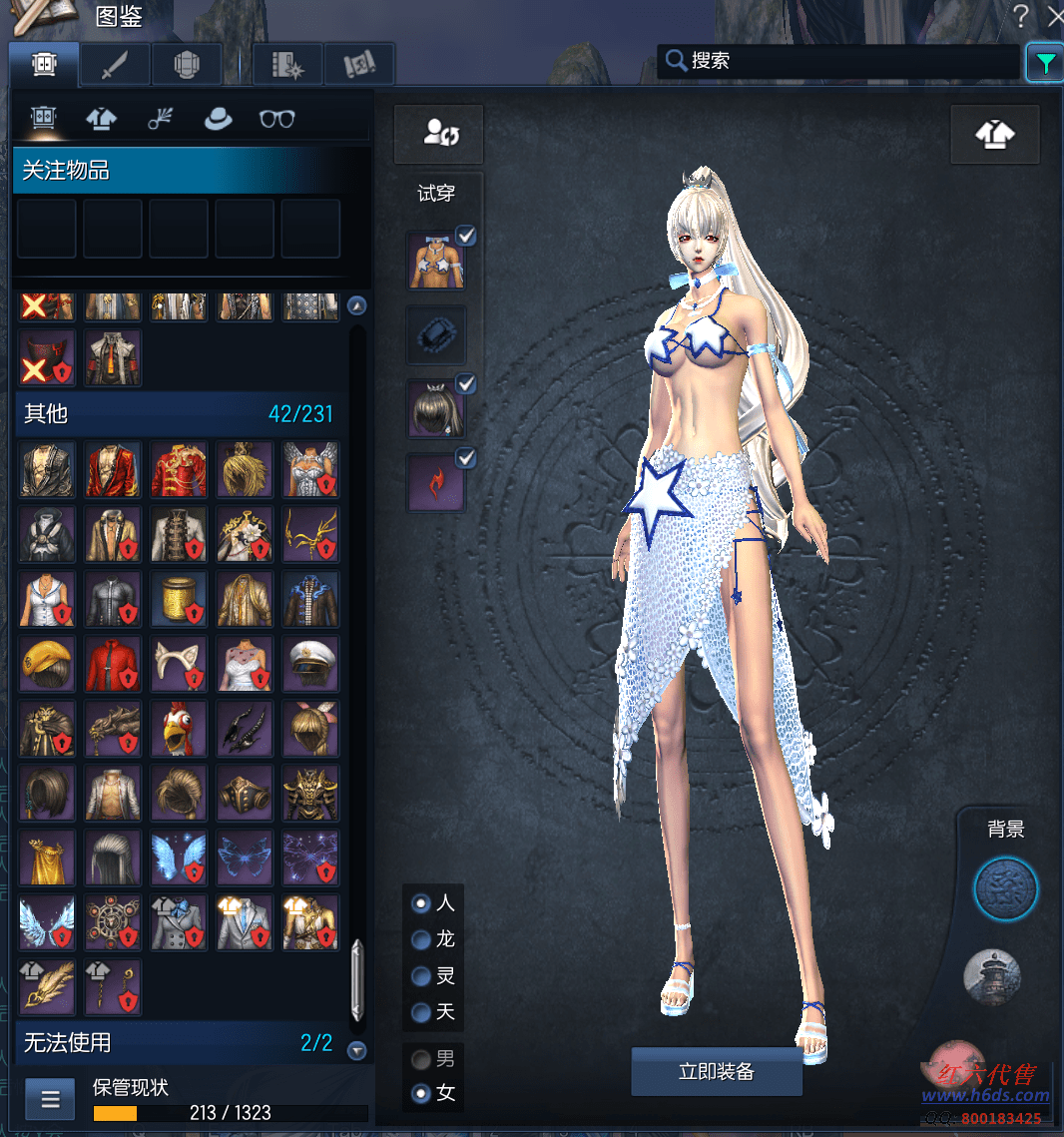Choose the 灵 race option

(x=422, y=975)
